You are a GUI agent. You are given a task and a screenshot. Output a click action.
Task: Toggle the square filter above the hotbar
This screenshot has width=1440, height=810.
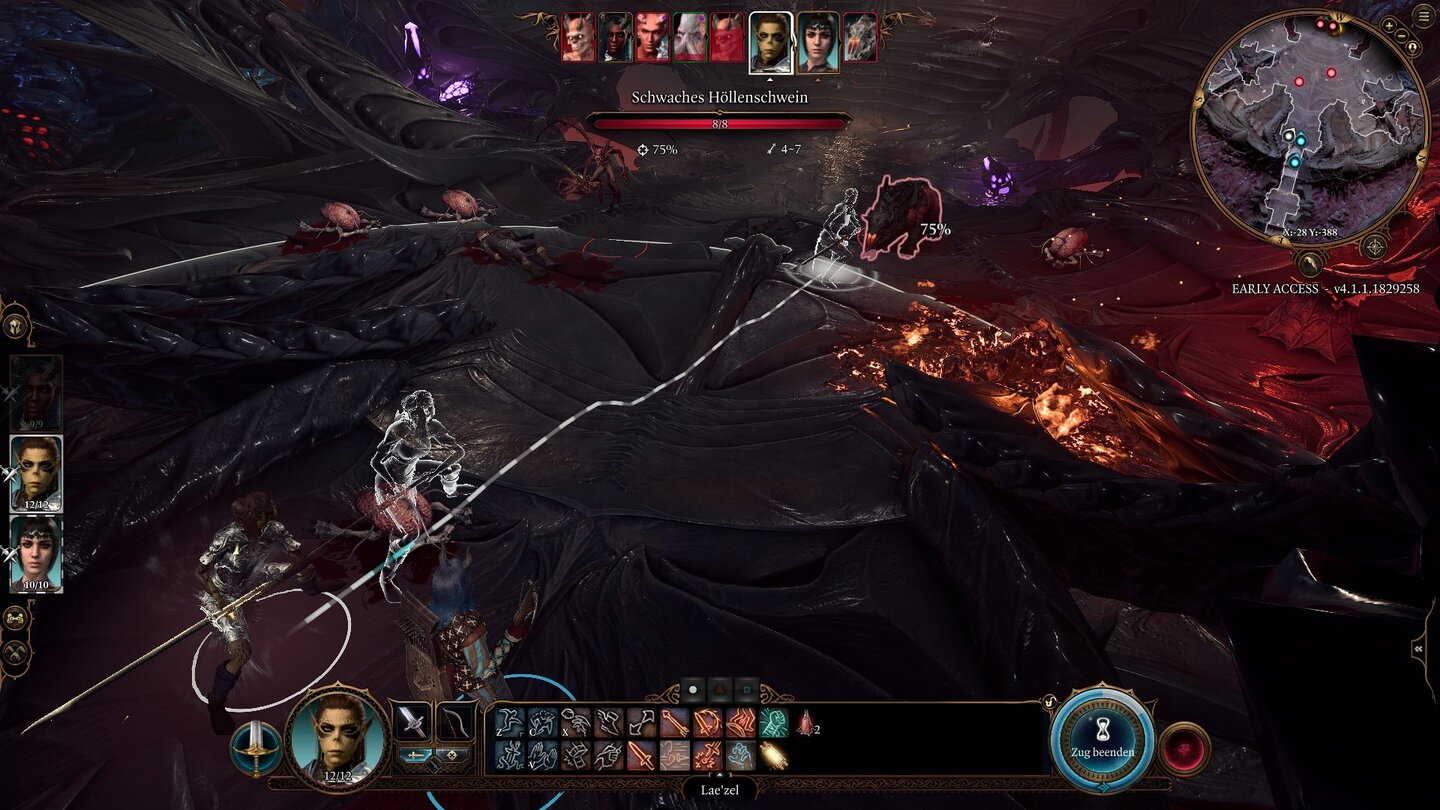(748, 688)
